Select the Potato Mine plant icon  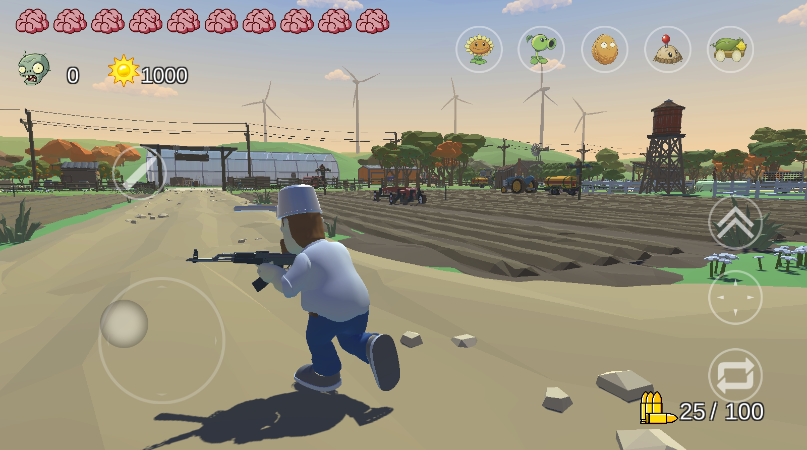(x=667, y=49)
